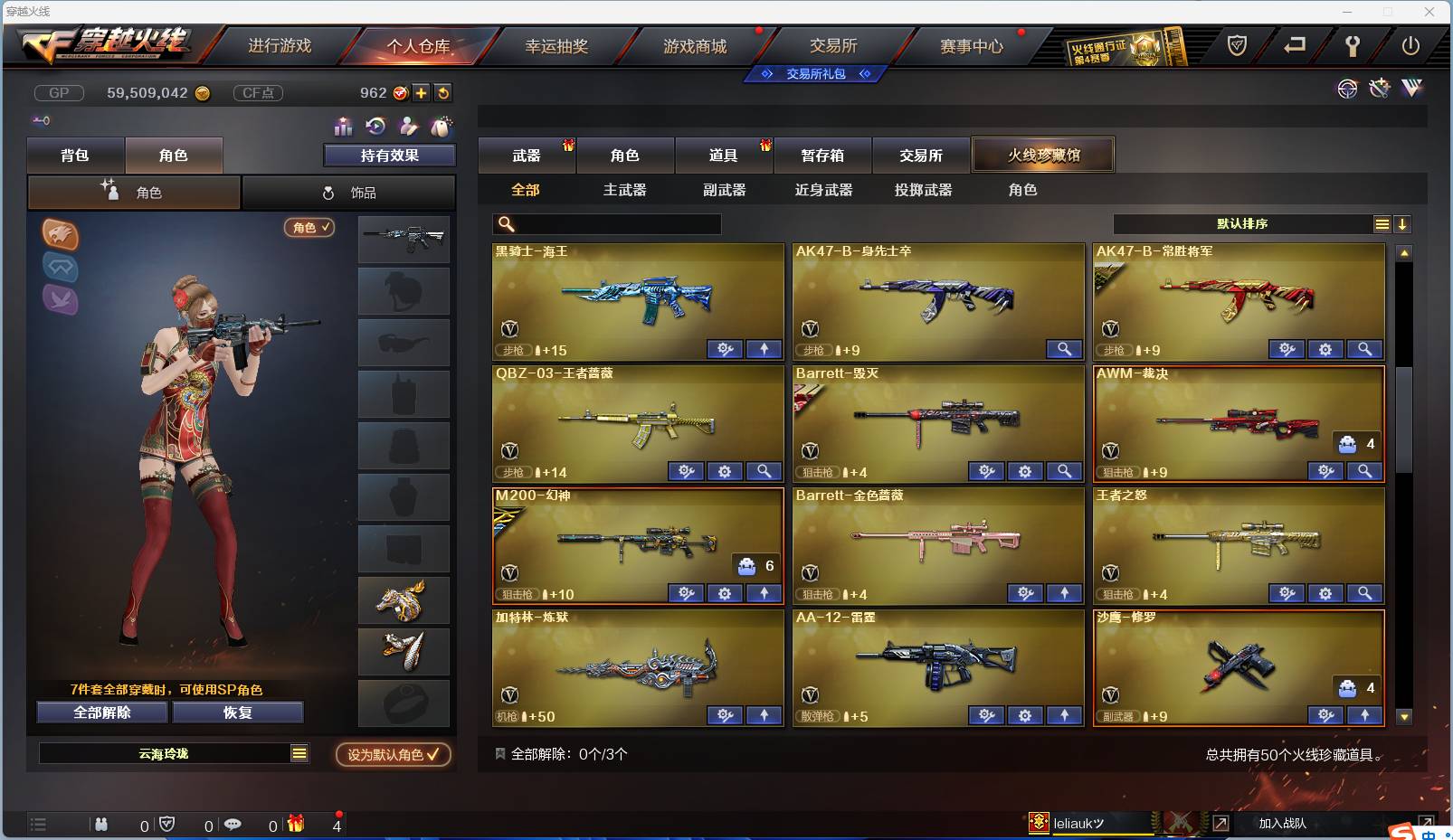Screen dimensions: 1453x840
Task: Open the crosshair settings icon above the weapon panel
Action: pos(1346,88)
